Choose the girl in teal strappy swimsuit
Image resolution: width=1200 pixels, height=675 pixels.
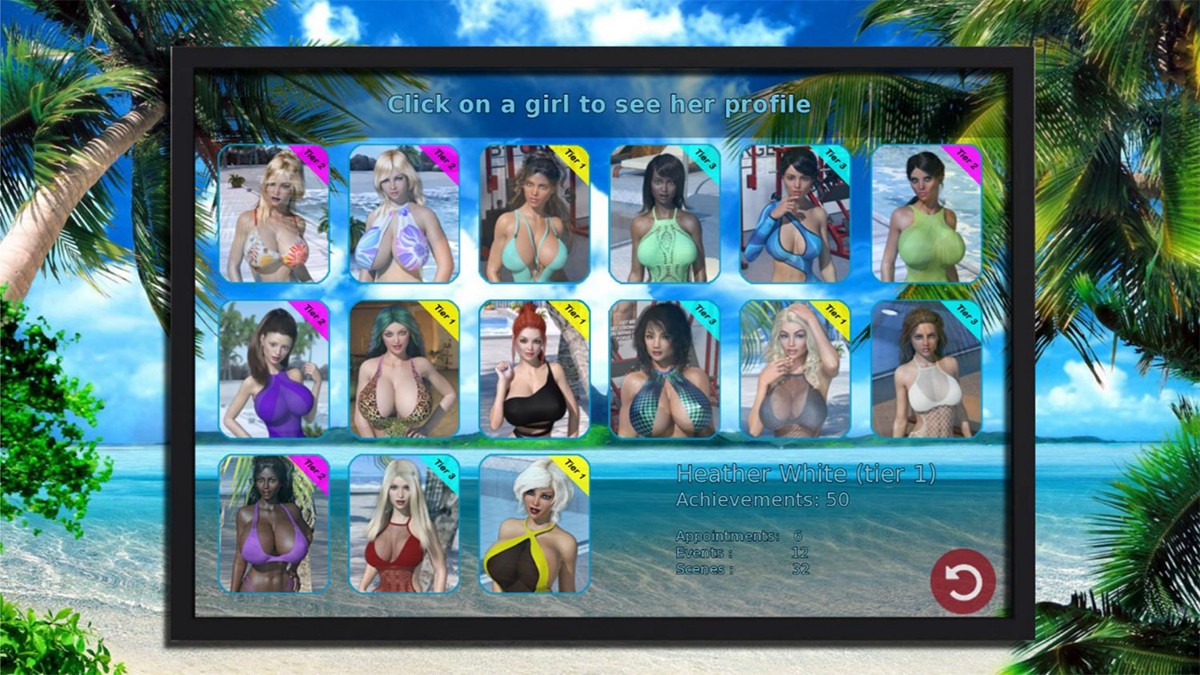(x=534, y=214)
